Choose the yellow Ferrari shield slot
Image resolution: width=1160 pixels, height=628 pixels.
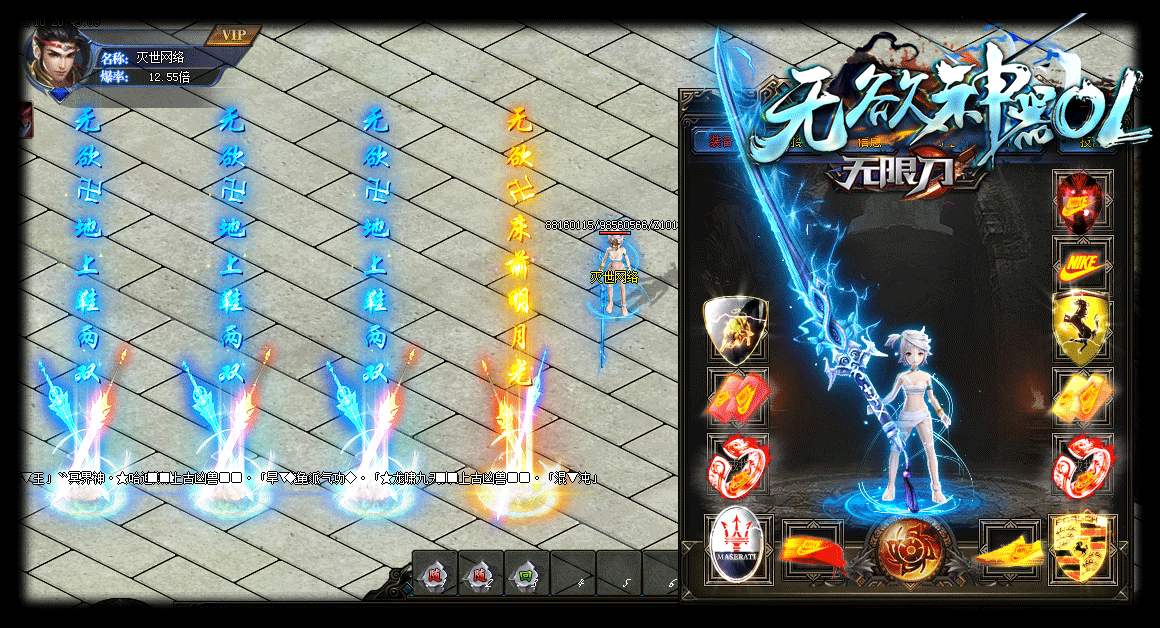(1083, 329)
